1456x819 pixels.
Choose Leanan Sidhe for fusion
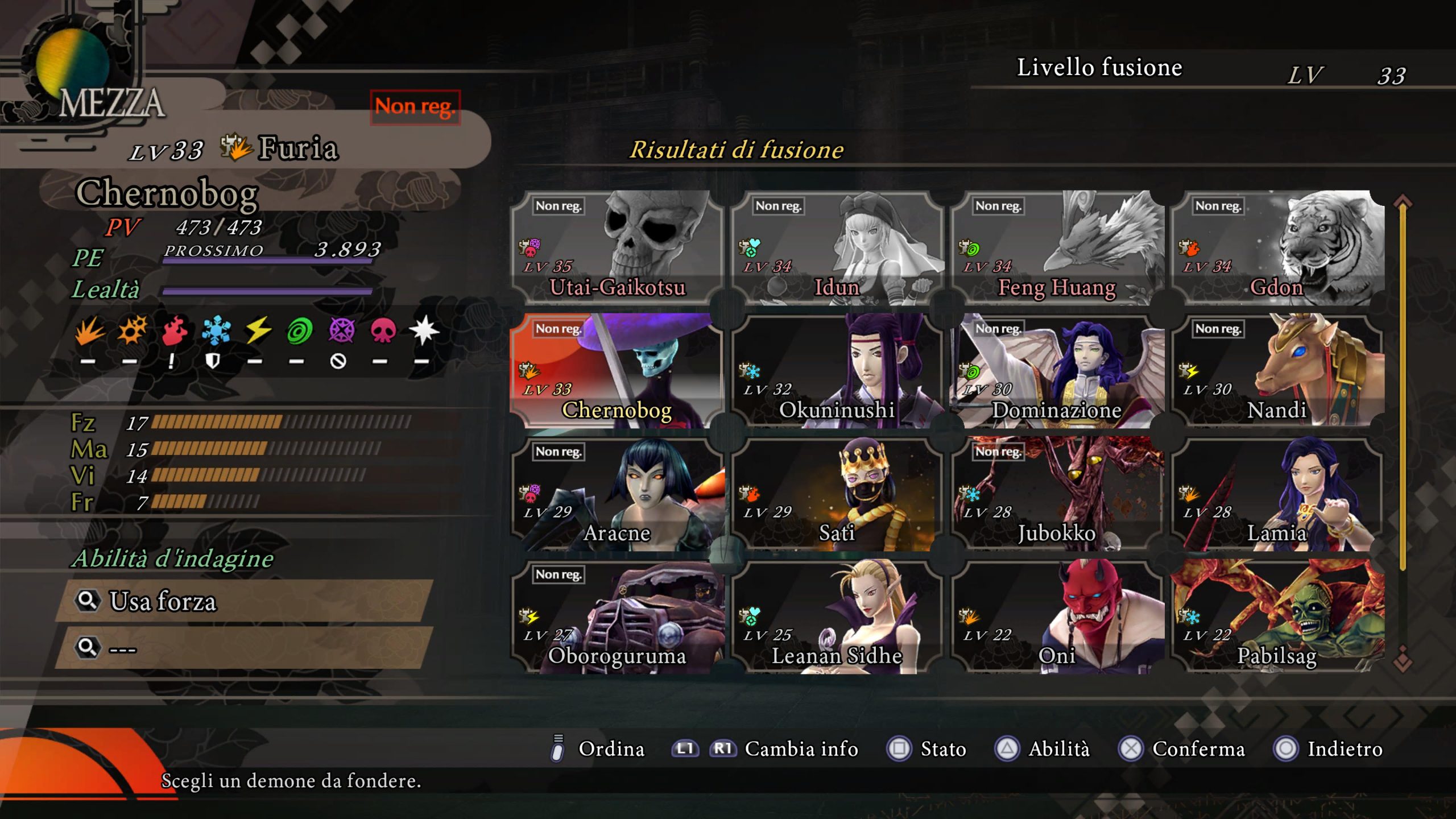coord(837,617)
